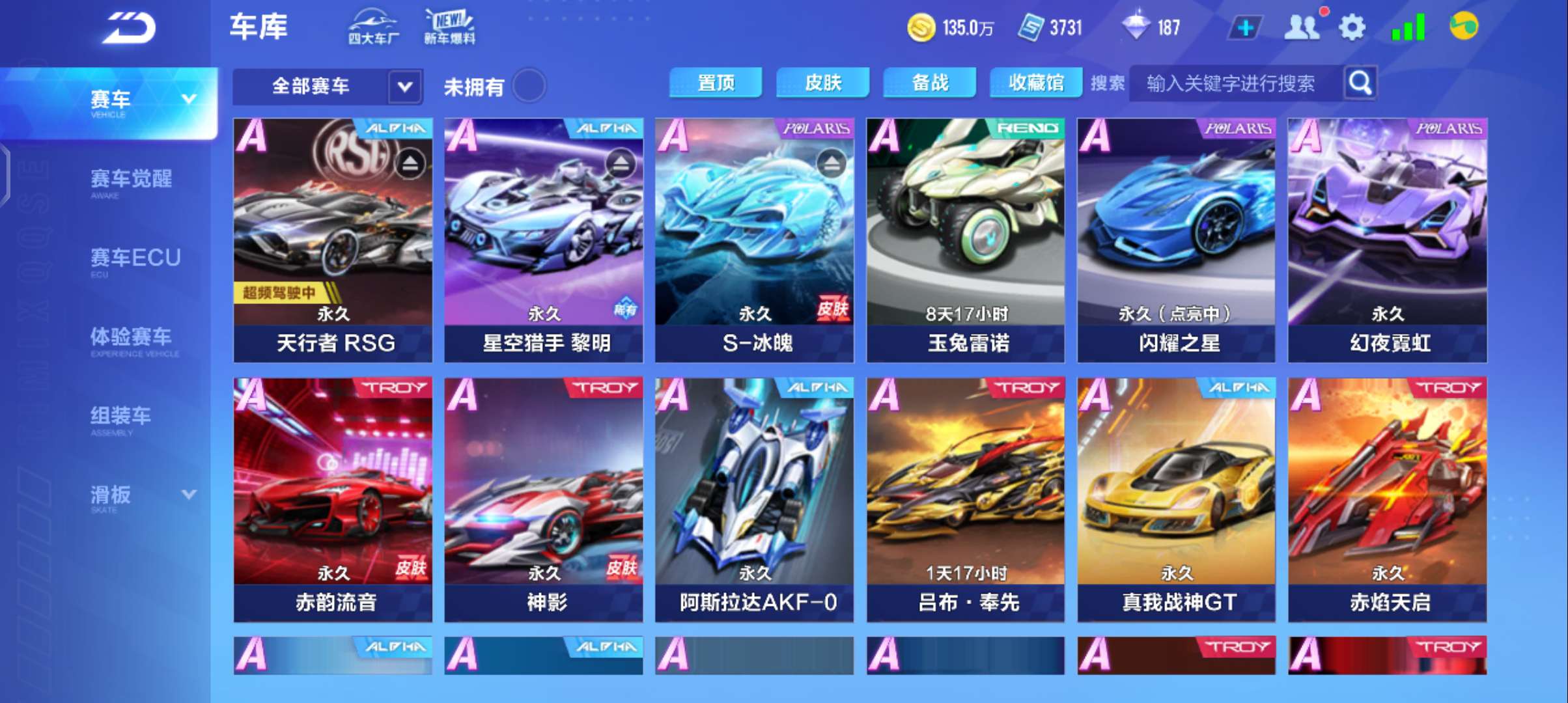Screen dimensions: 1568x703
Task: Switch to the 赛车ECU section
Action: [x=134, y=258]
